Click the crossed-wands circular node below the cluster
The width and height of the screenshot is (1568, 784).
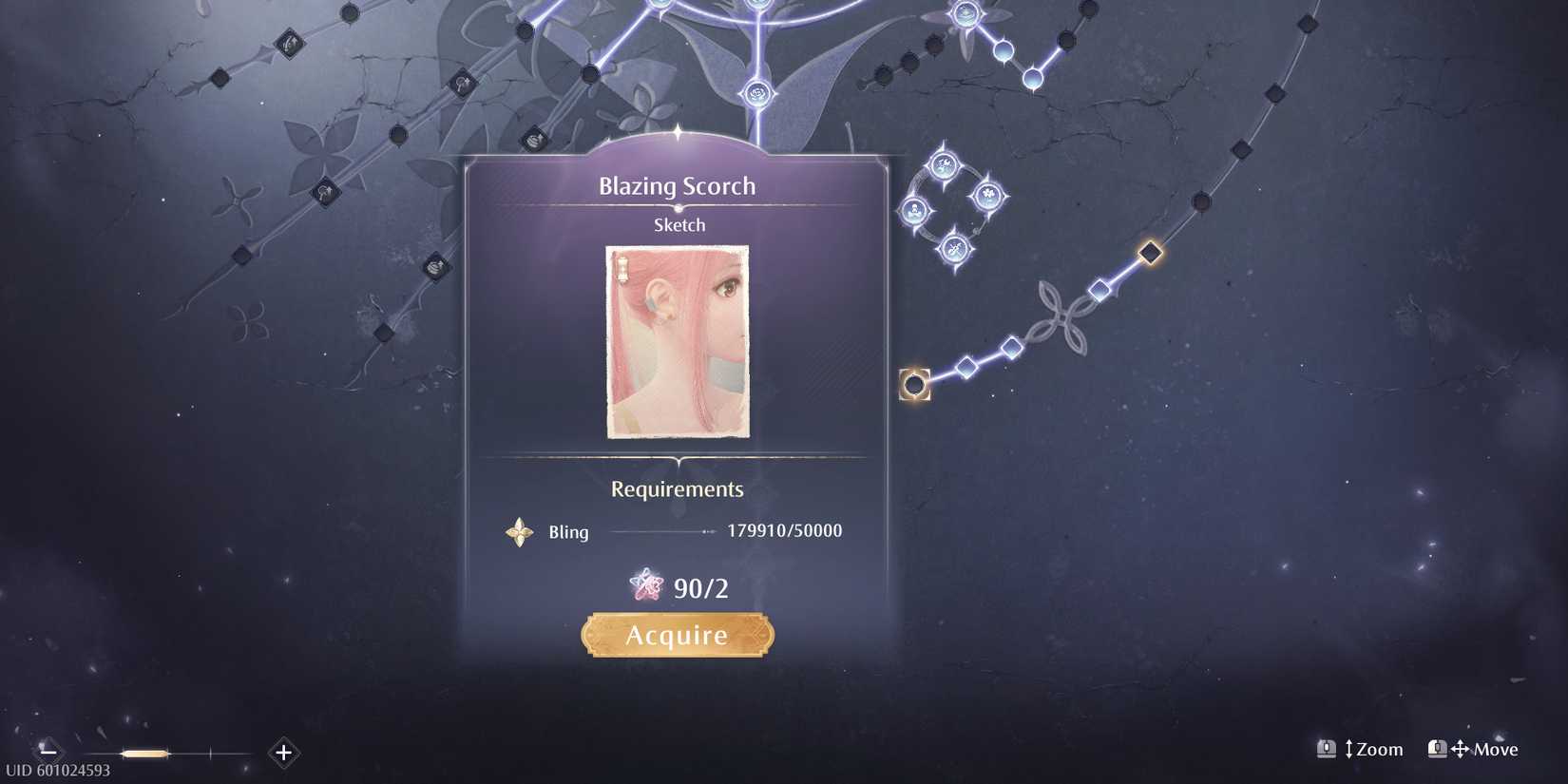955,249
